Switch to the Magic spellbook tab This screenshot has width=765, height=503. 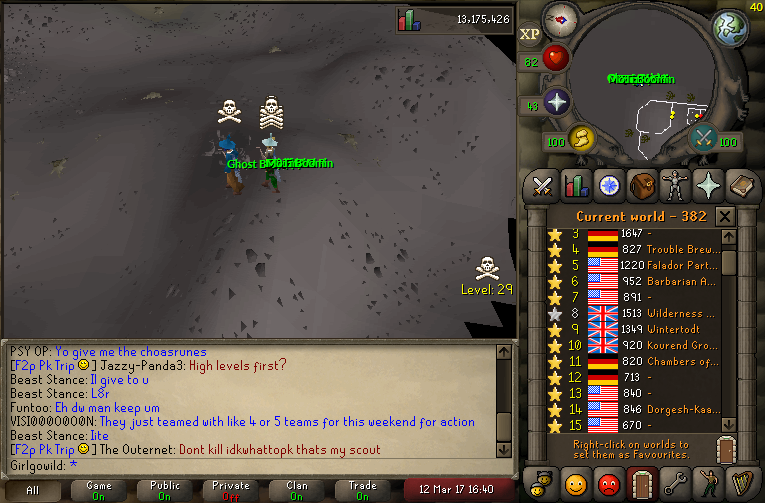740,185
